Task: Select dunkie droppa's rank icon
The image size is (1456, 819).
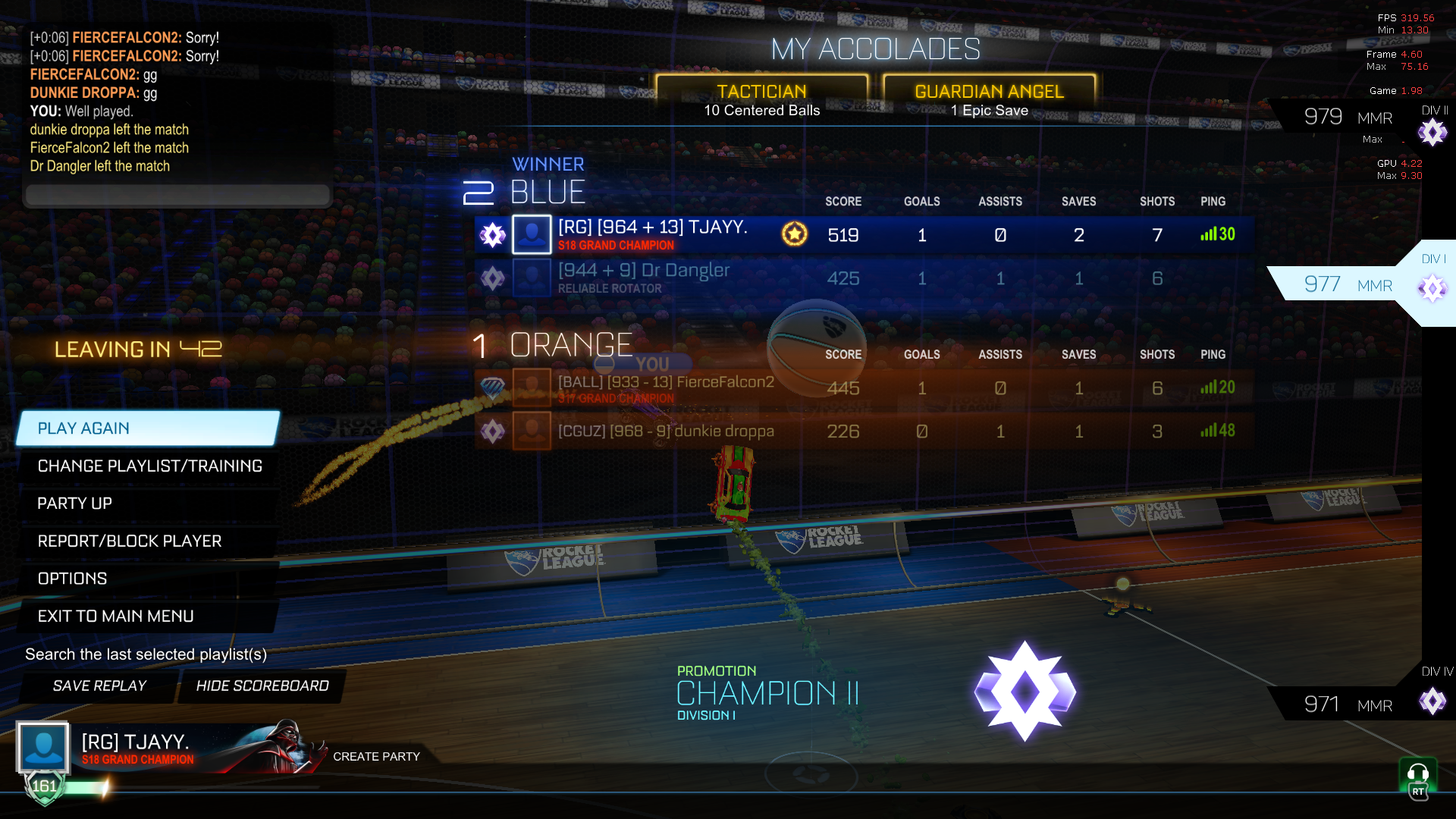Action: (492, 431)
